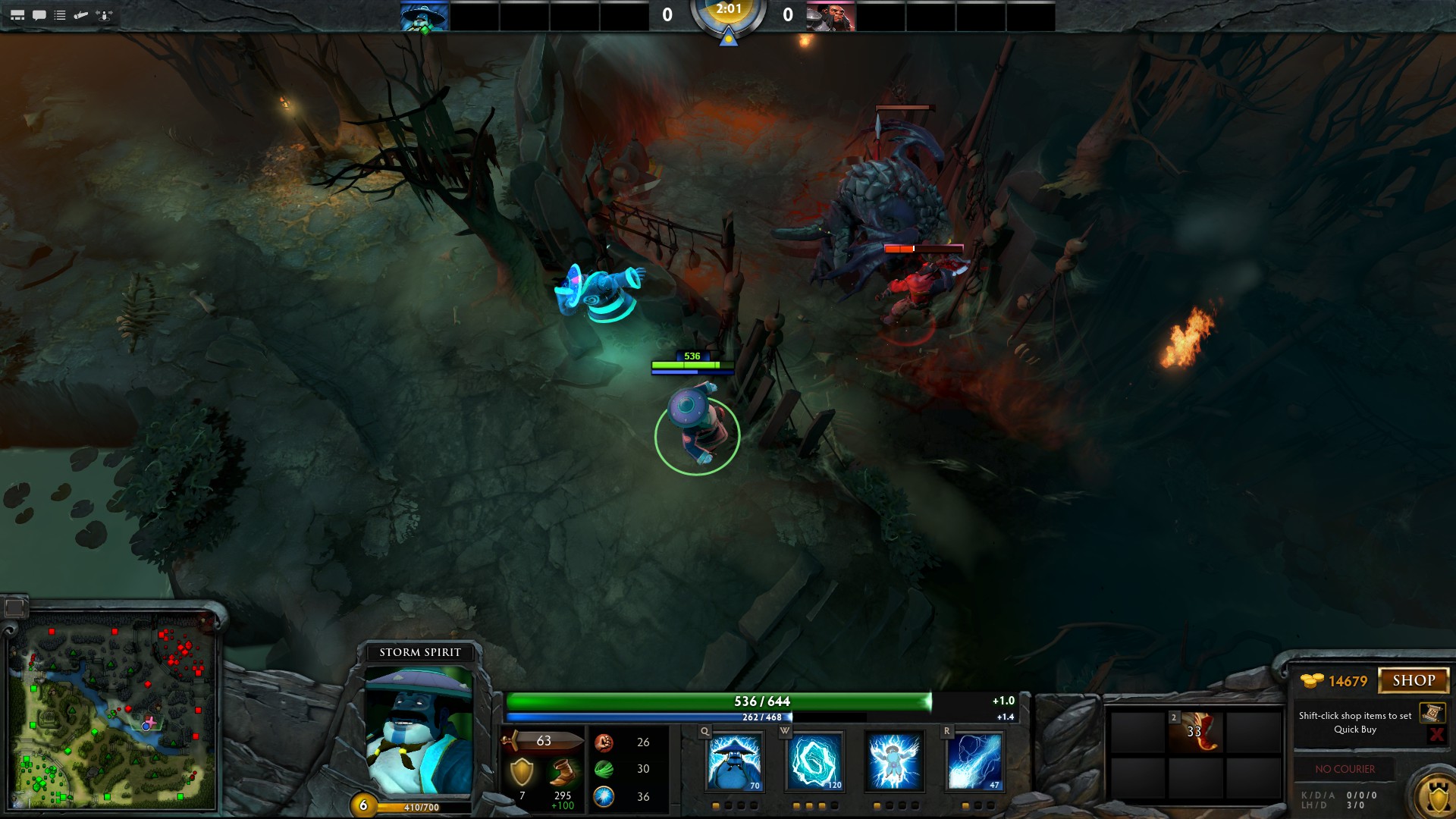Select the Overload passive ability icon
This screenshot has width=1456, height=819.
(895, 761)
